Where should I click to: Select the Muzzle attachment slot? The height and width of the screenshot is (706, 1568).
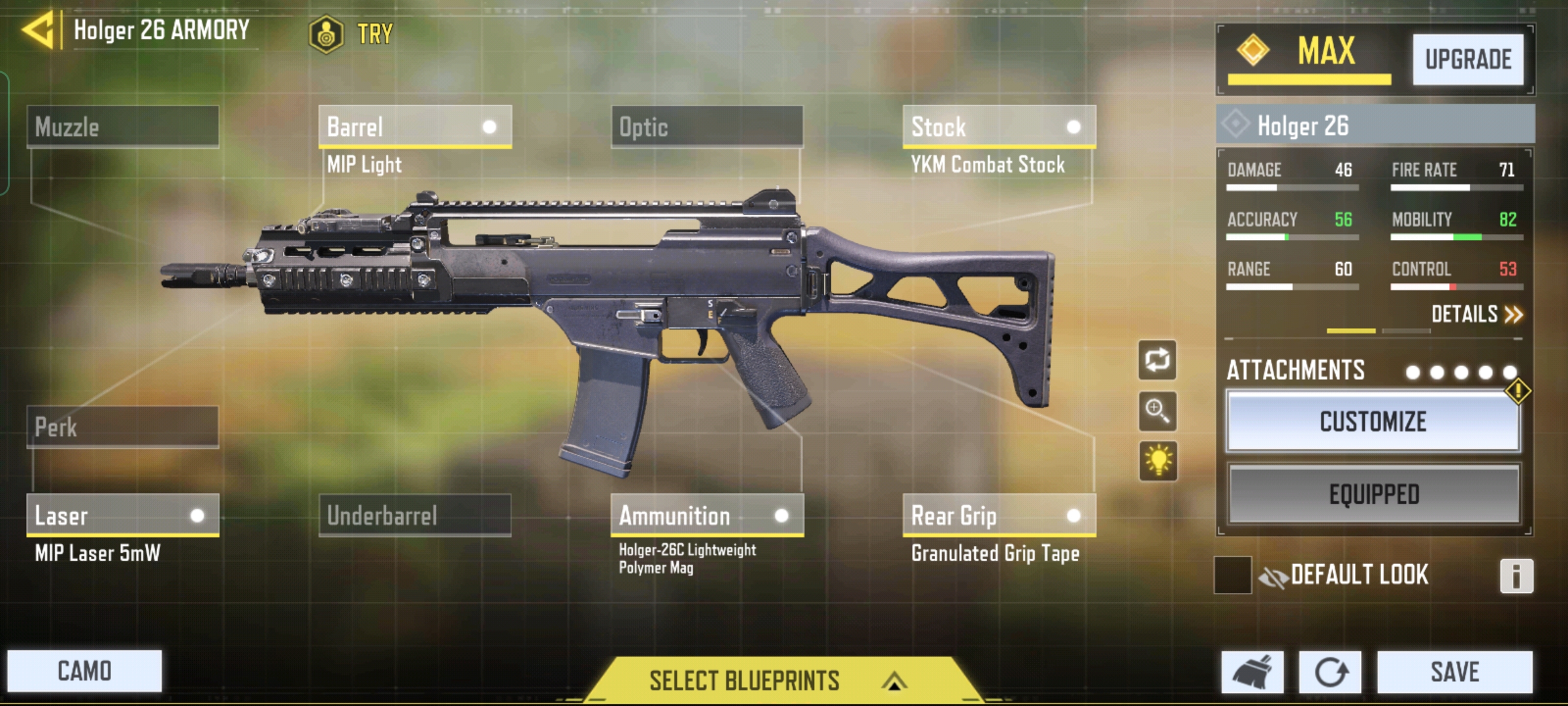pyautogui.click(x=123, y=126)
